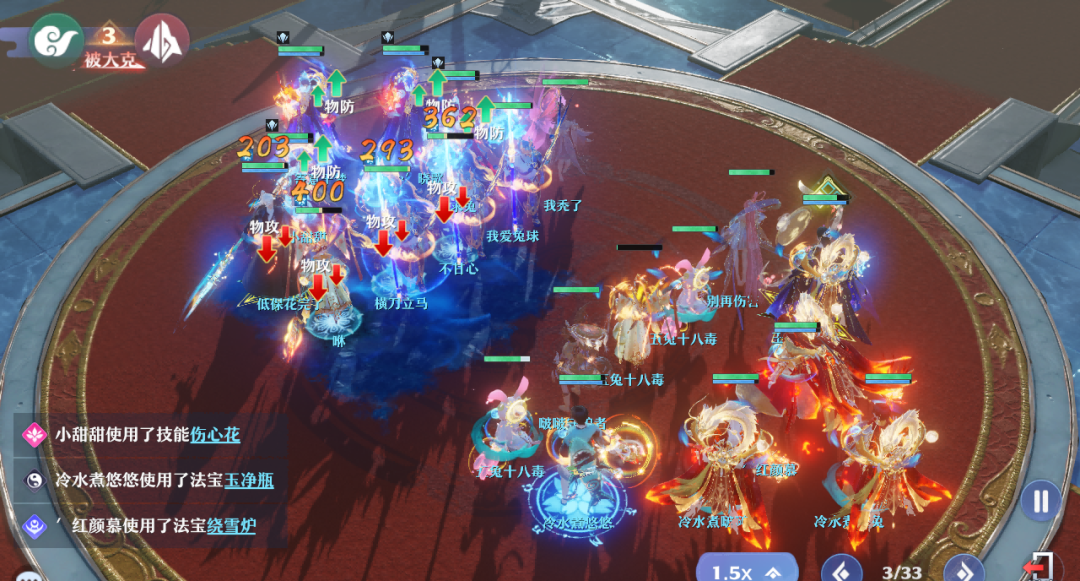Select the red crystal faction icon
This screenshot has height=581, width=1080.
click(x=162, y=41)
